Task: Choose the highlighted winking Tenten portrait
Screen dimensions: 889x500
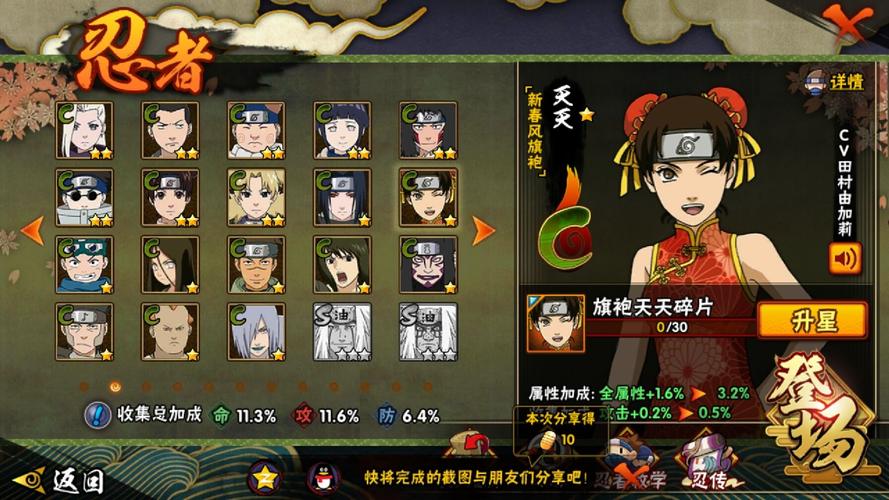Action: tap(428, 197)
